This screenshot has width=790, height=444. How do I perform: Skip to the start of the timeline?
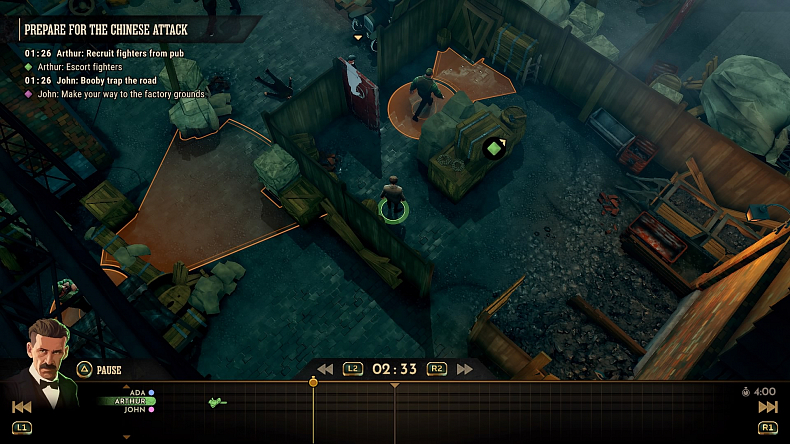(x=21, y=407)
